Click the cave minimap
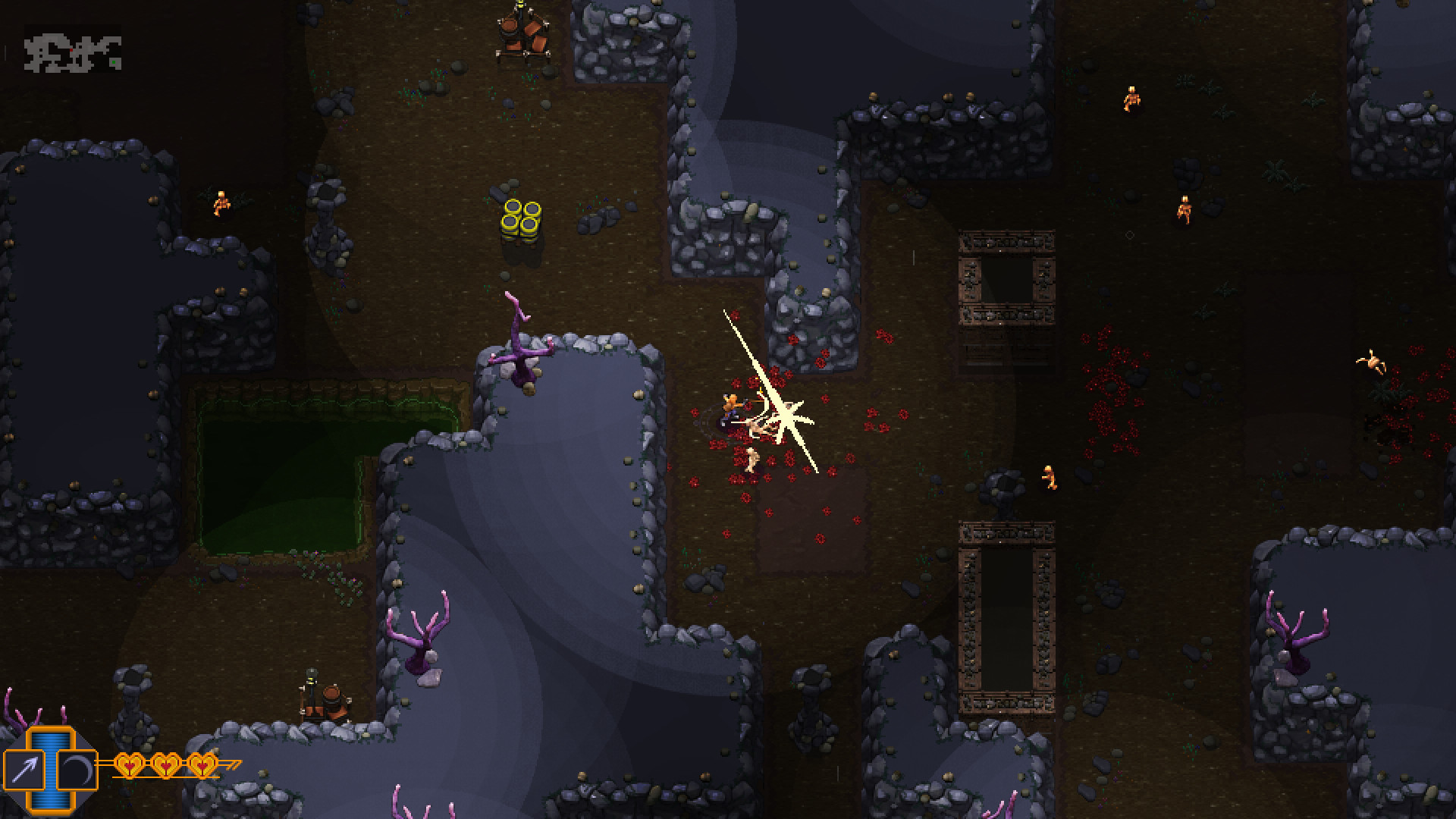Viewport: 1456px width, 819px height. coord(73,52)
